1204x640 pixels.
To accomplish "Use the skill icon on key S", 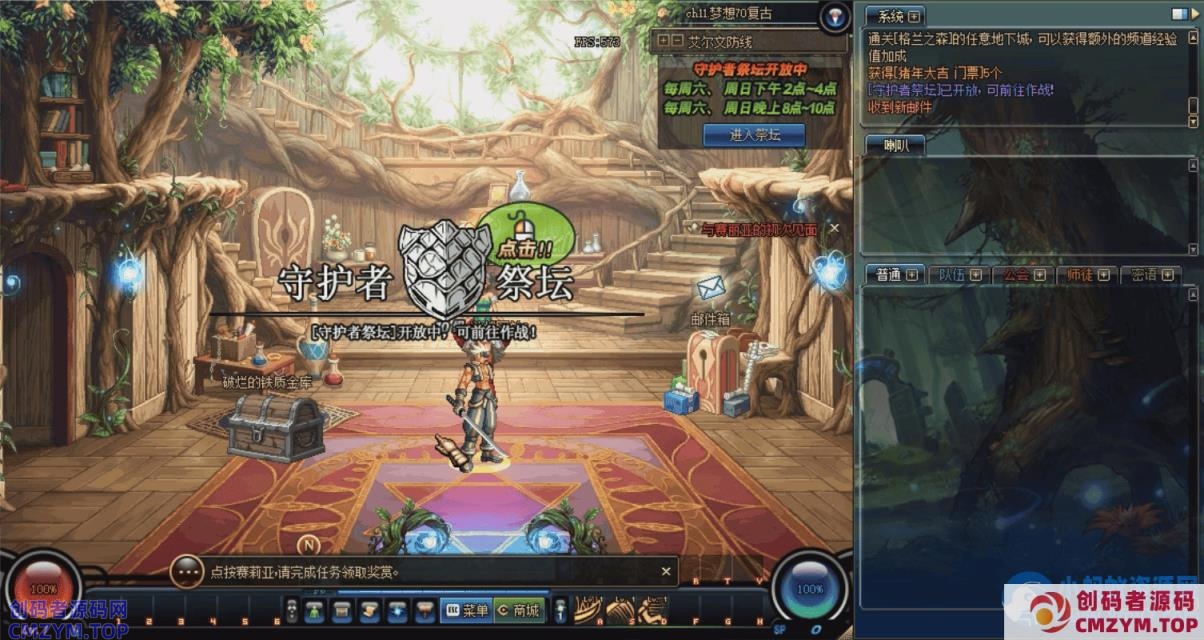I will click(x=621, y=607).
